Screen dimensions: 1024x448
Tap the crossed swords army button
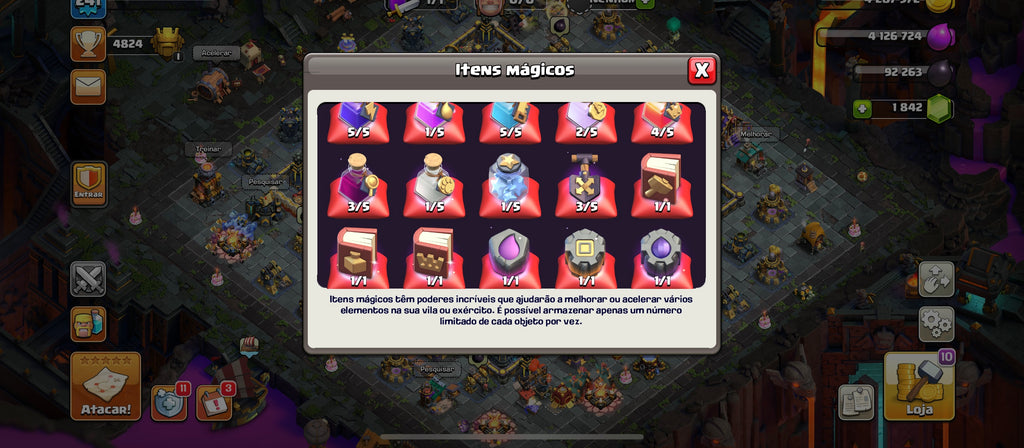88,279
